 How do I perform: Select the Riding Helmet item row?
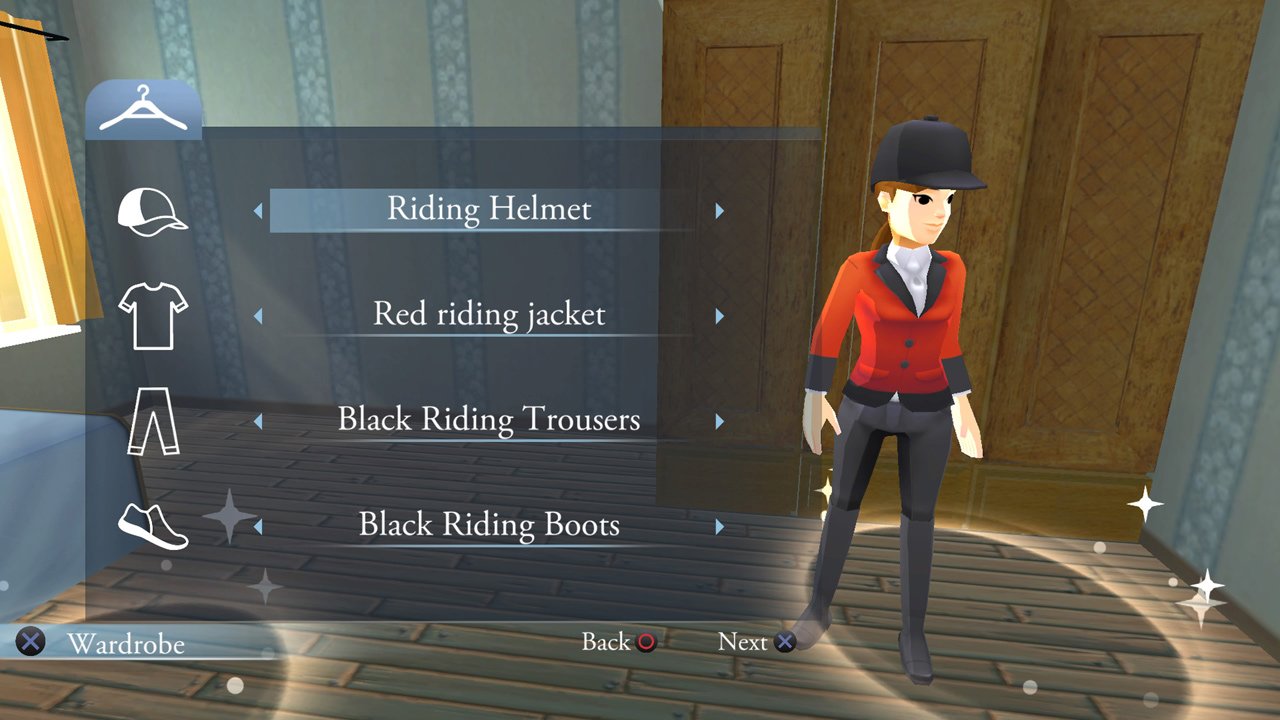click(x=489, y=210)
